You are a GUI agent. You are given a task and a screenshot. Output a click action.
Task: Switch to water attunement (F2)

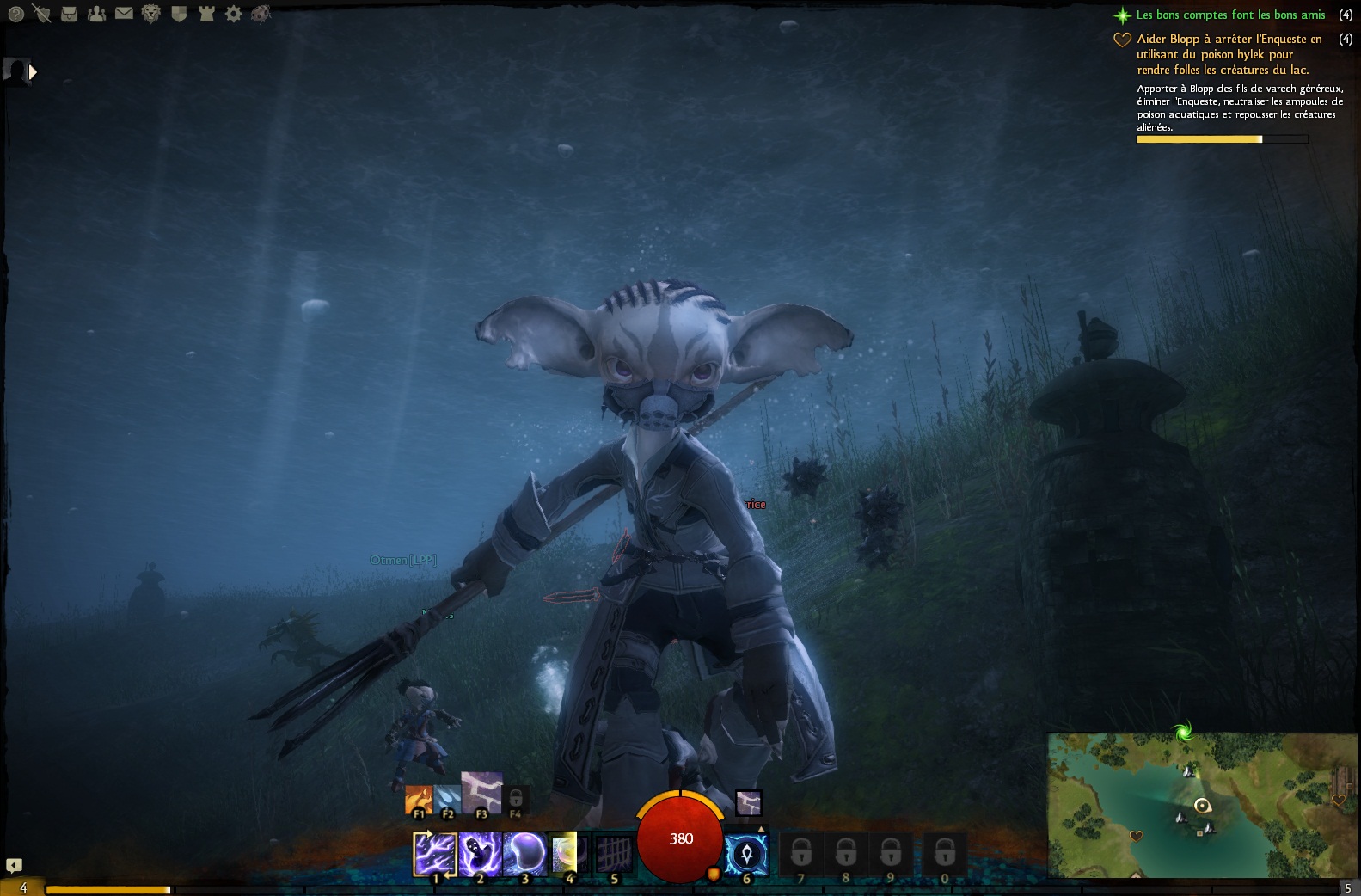[447, 801]
